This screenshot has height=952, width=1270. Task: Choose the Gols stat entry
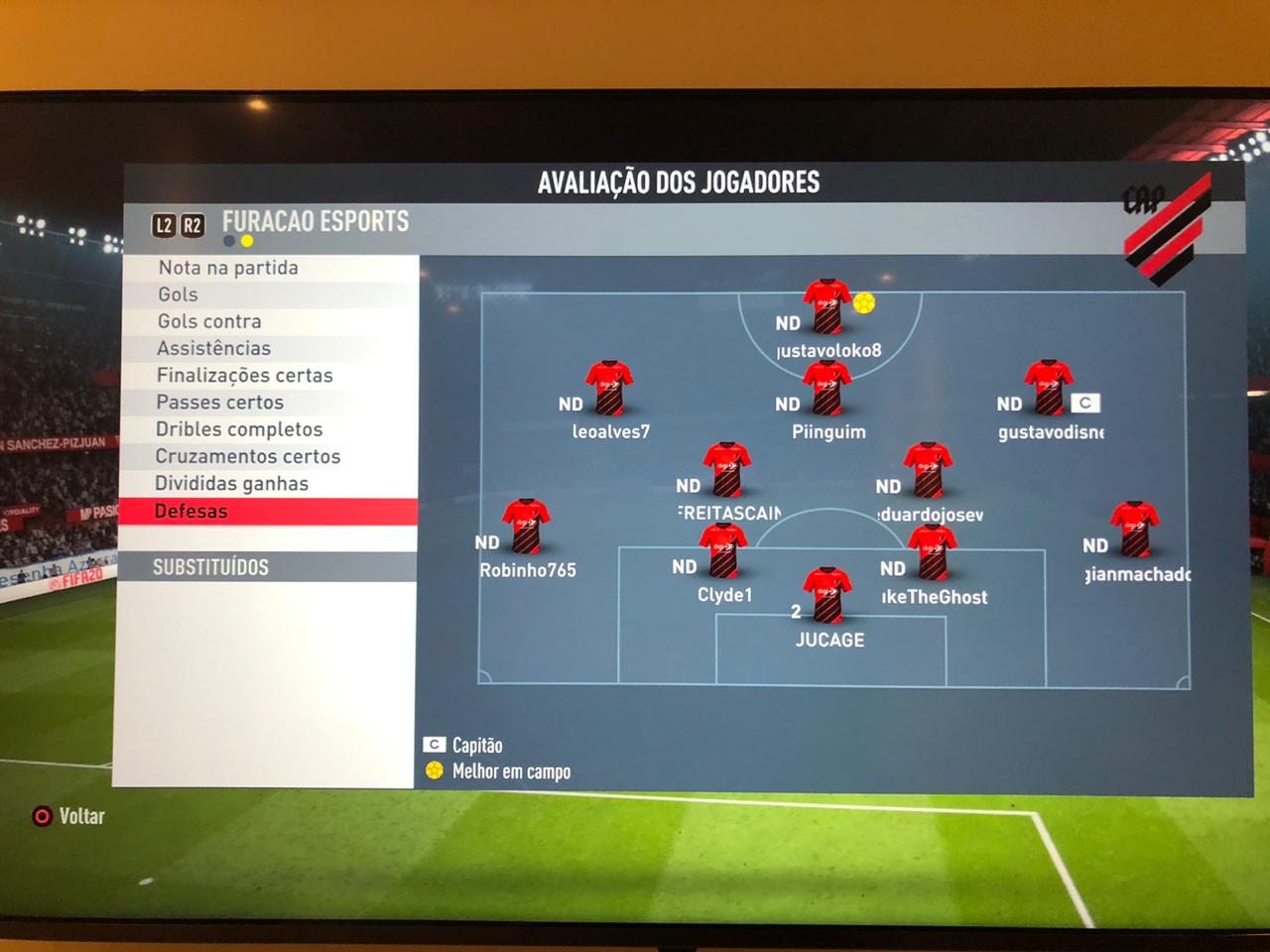tap(179, 295)
